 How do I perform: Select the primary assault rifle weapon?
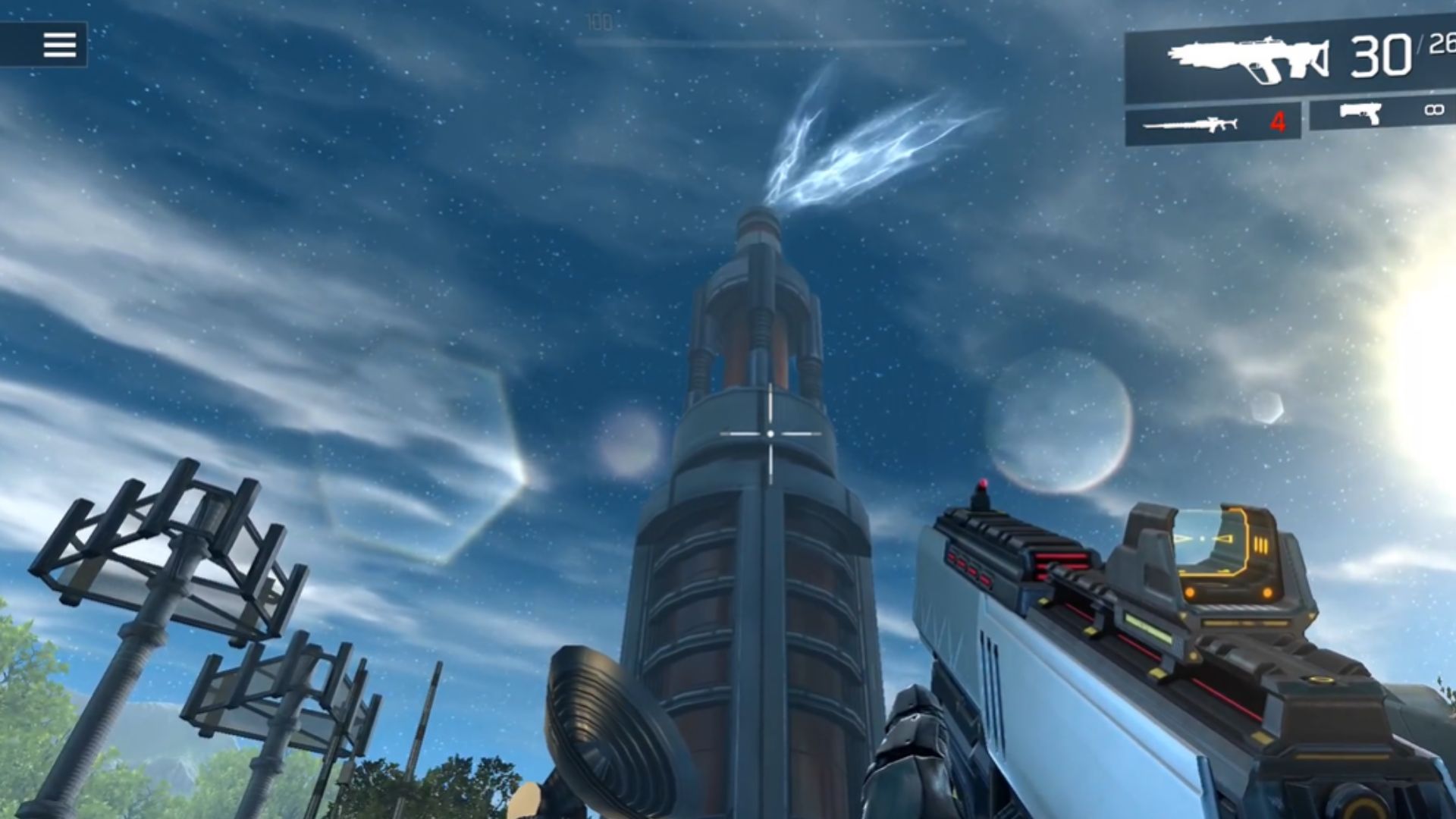[x=1248, y=59]
